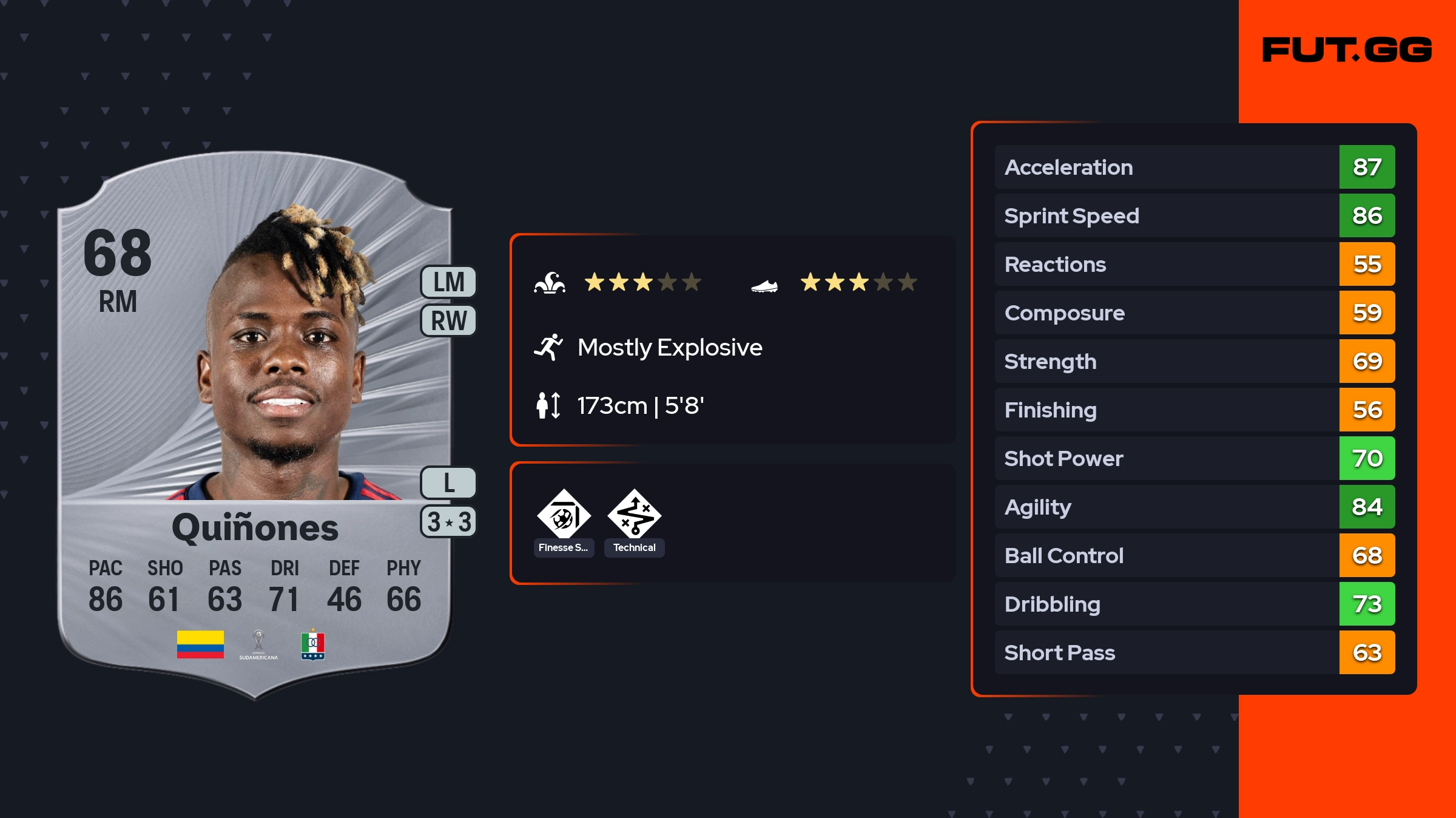
Task: Choose the RW alternate position badge
Action: [448, 320]
